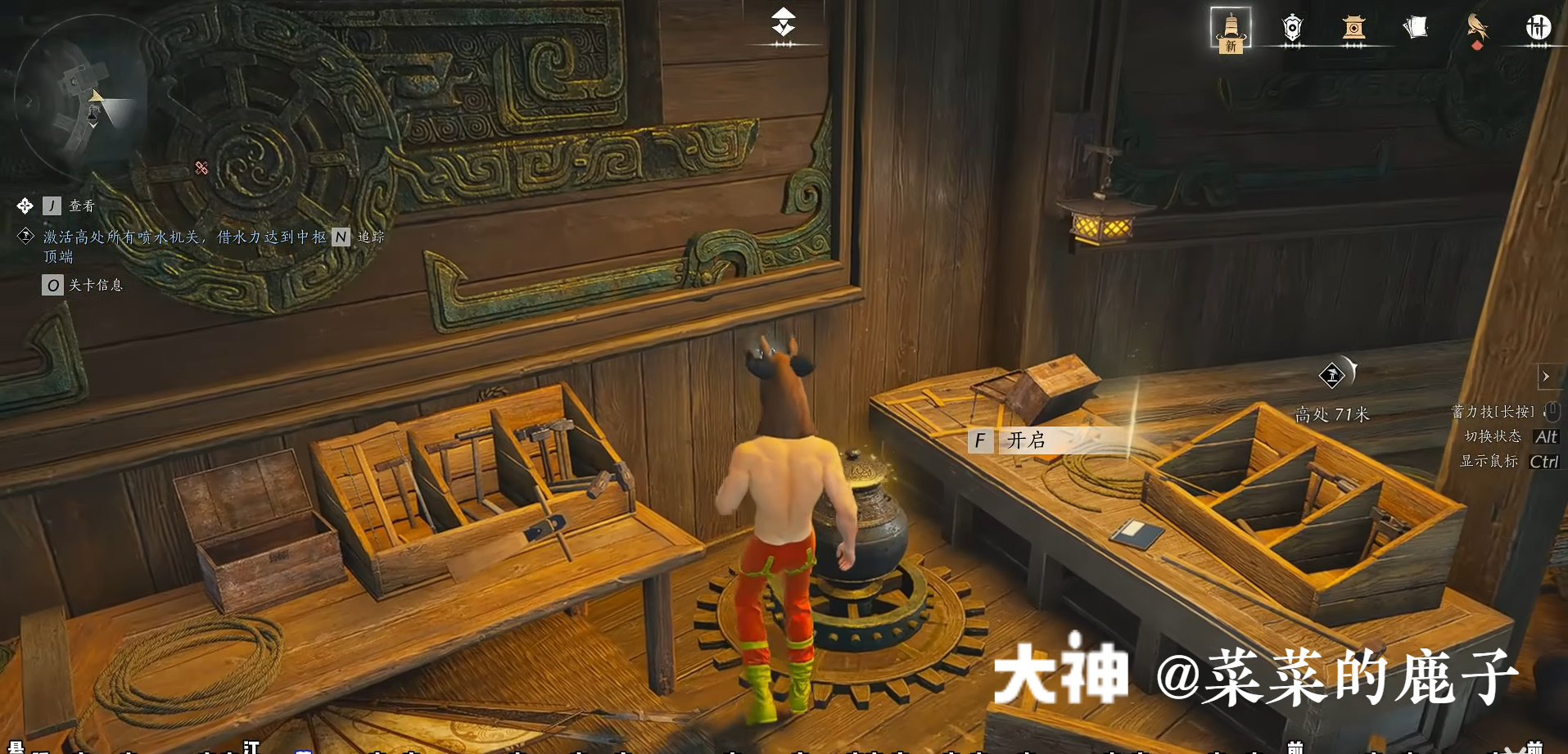Open the card collection icon
Screen dimensions: 1568x754
click(x=1414, y=27)
